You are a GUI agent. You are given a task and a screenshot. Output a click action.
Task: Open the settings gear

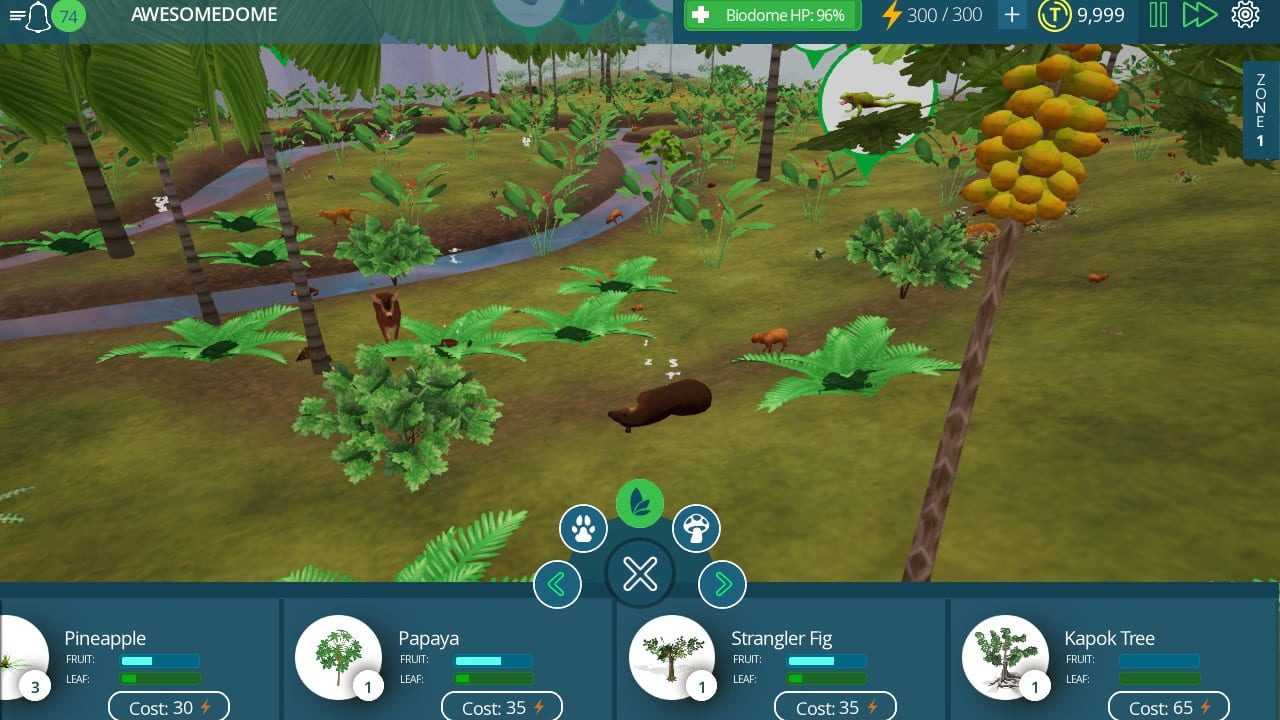click(1245, 15)
